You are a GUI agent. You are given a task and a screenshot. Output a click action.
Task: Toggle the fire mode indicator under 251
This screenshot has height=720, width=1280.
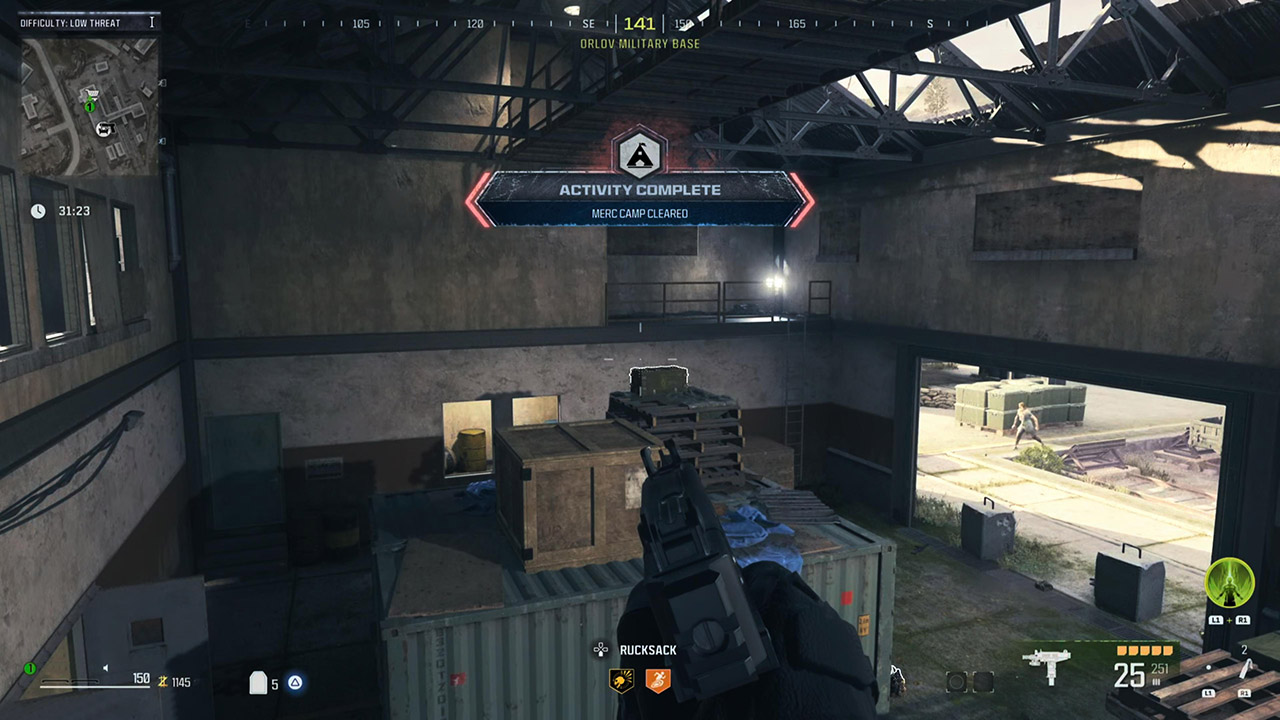1154,680
